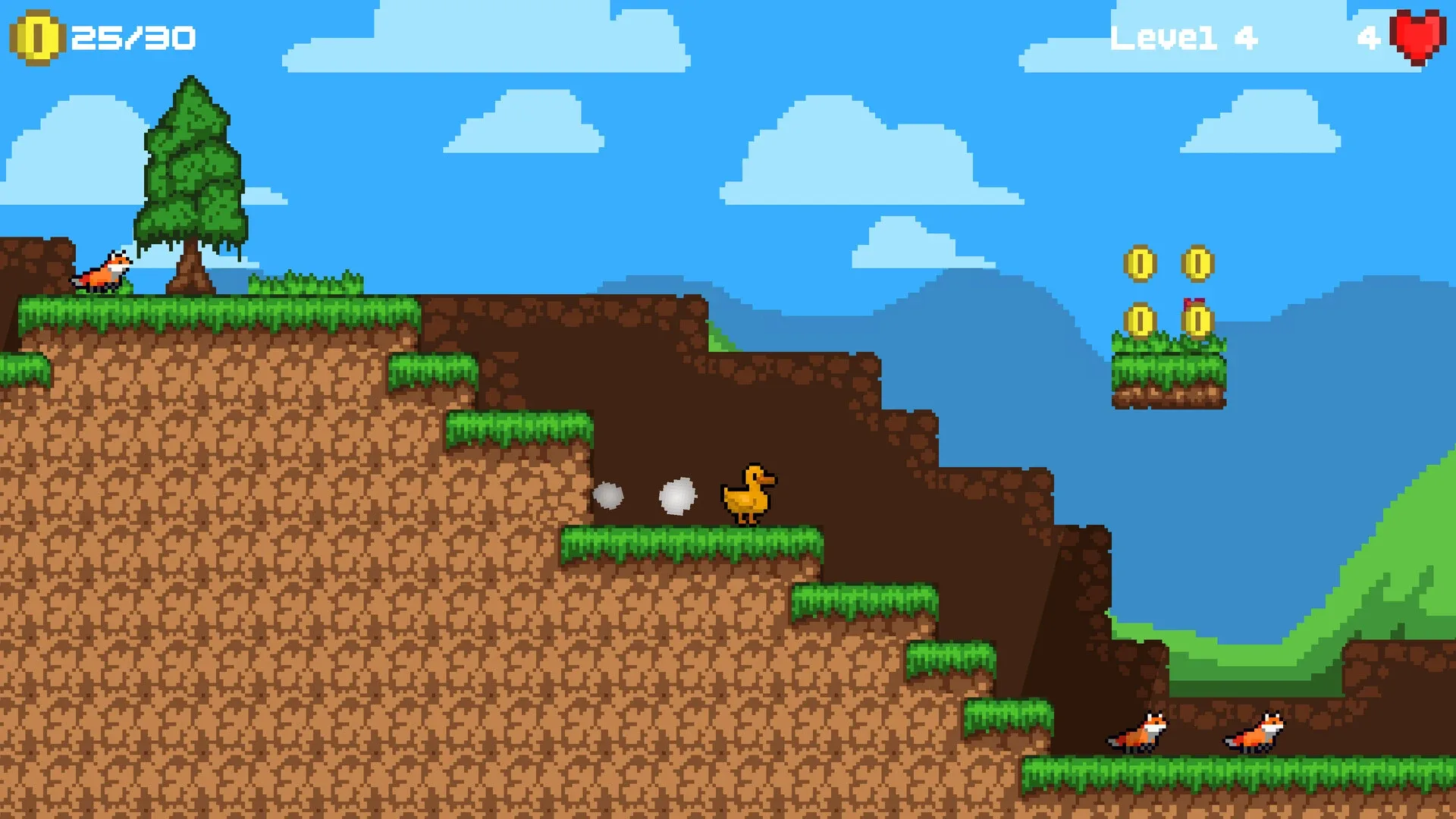Click the floating grass platform holding the coins
Screen dimensions: 1456x819
pos(1168,372)
